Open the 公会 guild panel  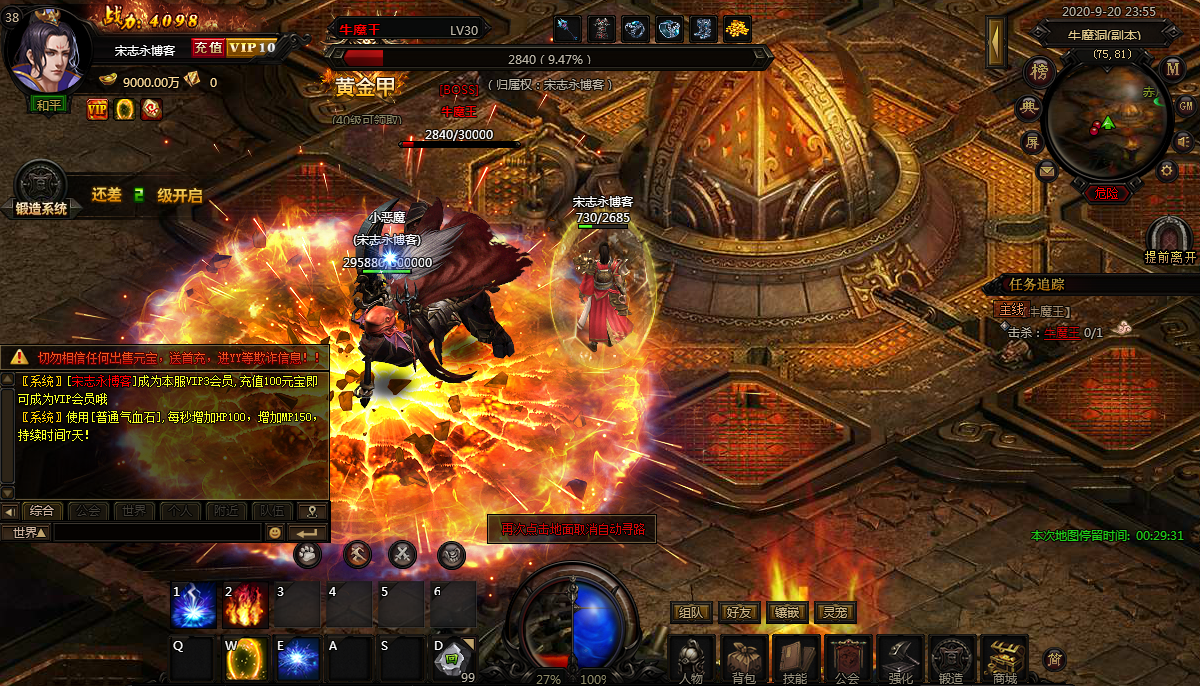click(x=848, y=660)
